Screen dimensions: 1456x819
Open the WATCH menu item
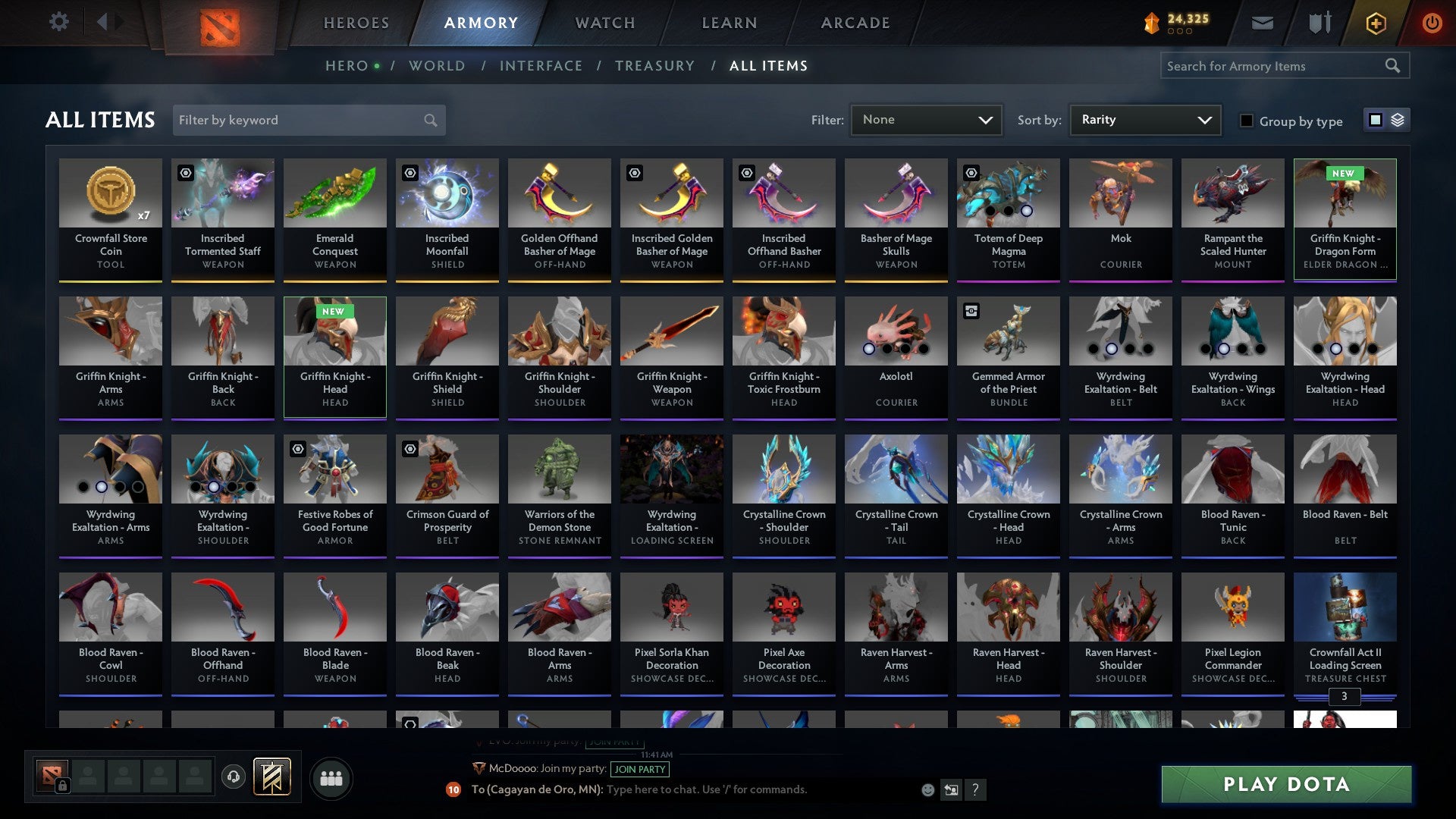pos(604,23)
